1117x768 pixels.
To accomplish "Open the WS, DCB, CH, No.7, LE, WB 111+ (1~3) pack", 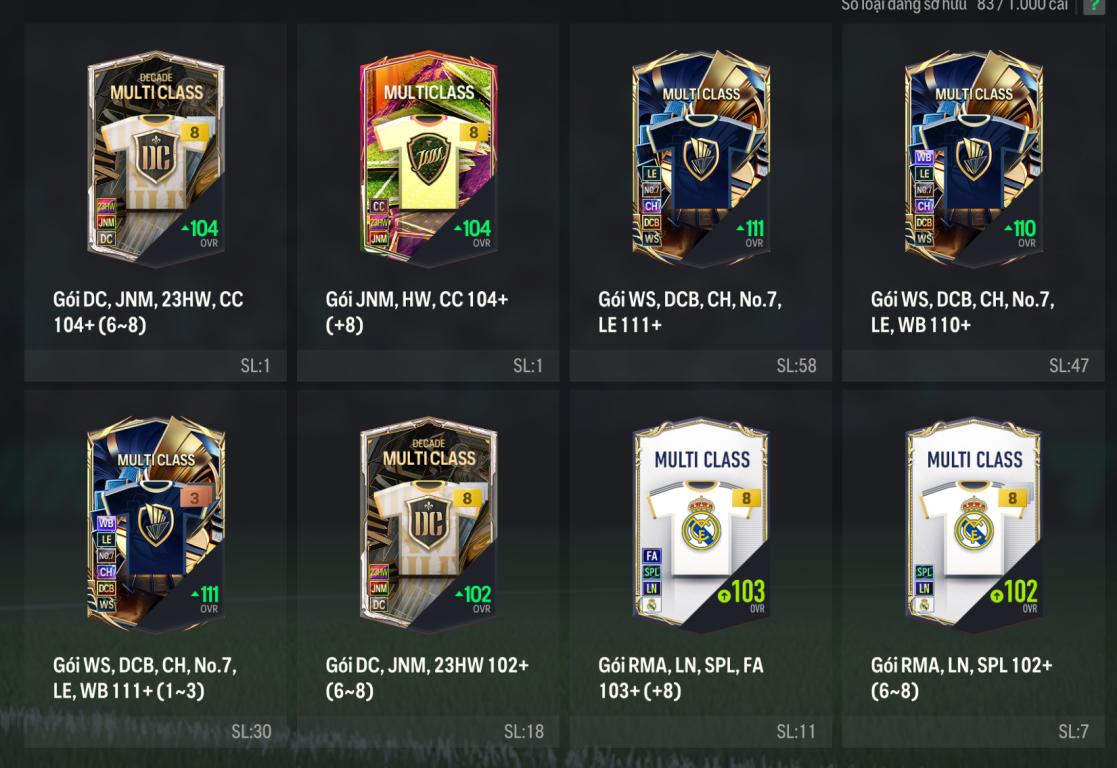I will [x=155, y=526].
